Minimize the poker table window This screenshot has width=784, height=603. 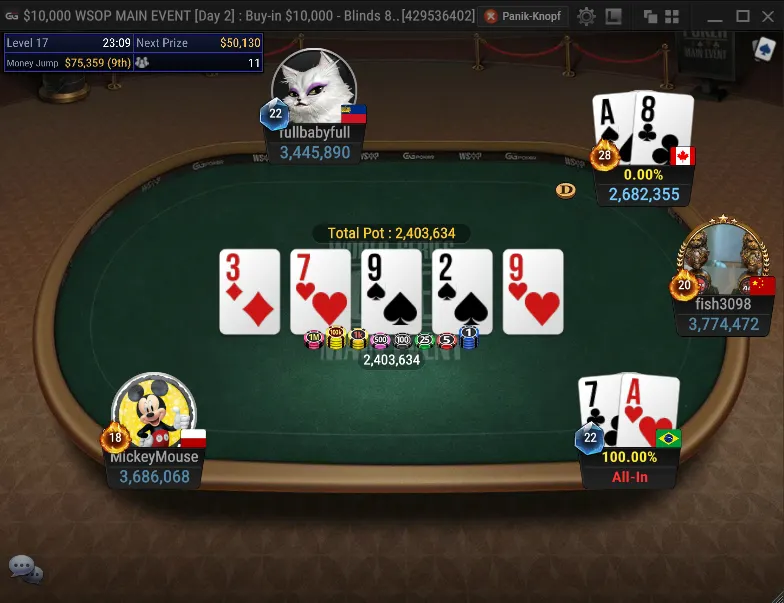tap(713, 16)
